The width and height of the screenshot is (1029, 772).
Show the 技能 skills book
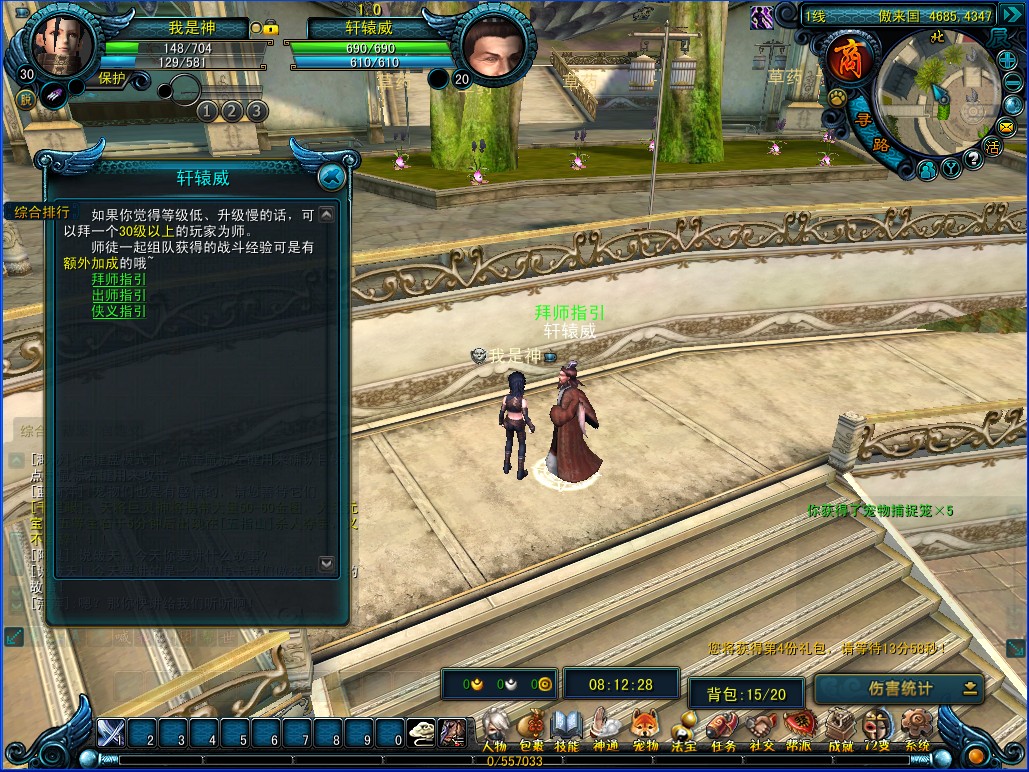pyautogui.click(x=567, y=729)
